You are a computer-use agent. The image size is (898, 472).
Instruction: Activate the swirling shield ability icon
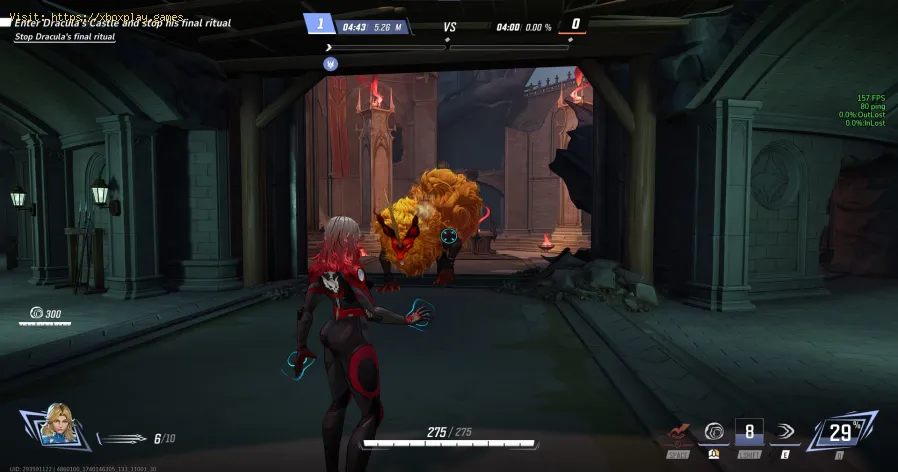tap(714, 432)
